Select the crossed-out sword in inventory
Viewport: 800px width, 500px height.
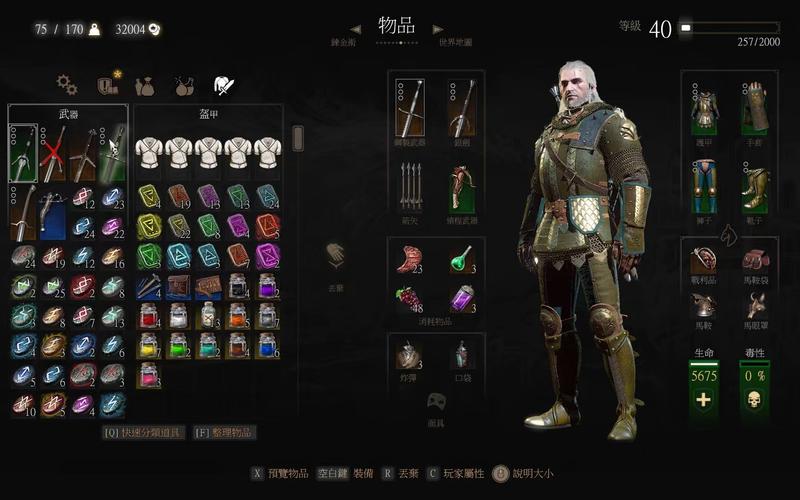pyautogui.click(x=53, y=153)
